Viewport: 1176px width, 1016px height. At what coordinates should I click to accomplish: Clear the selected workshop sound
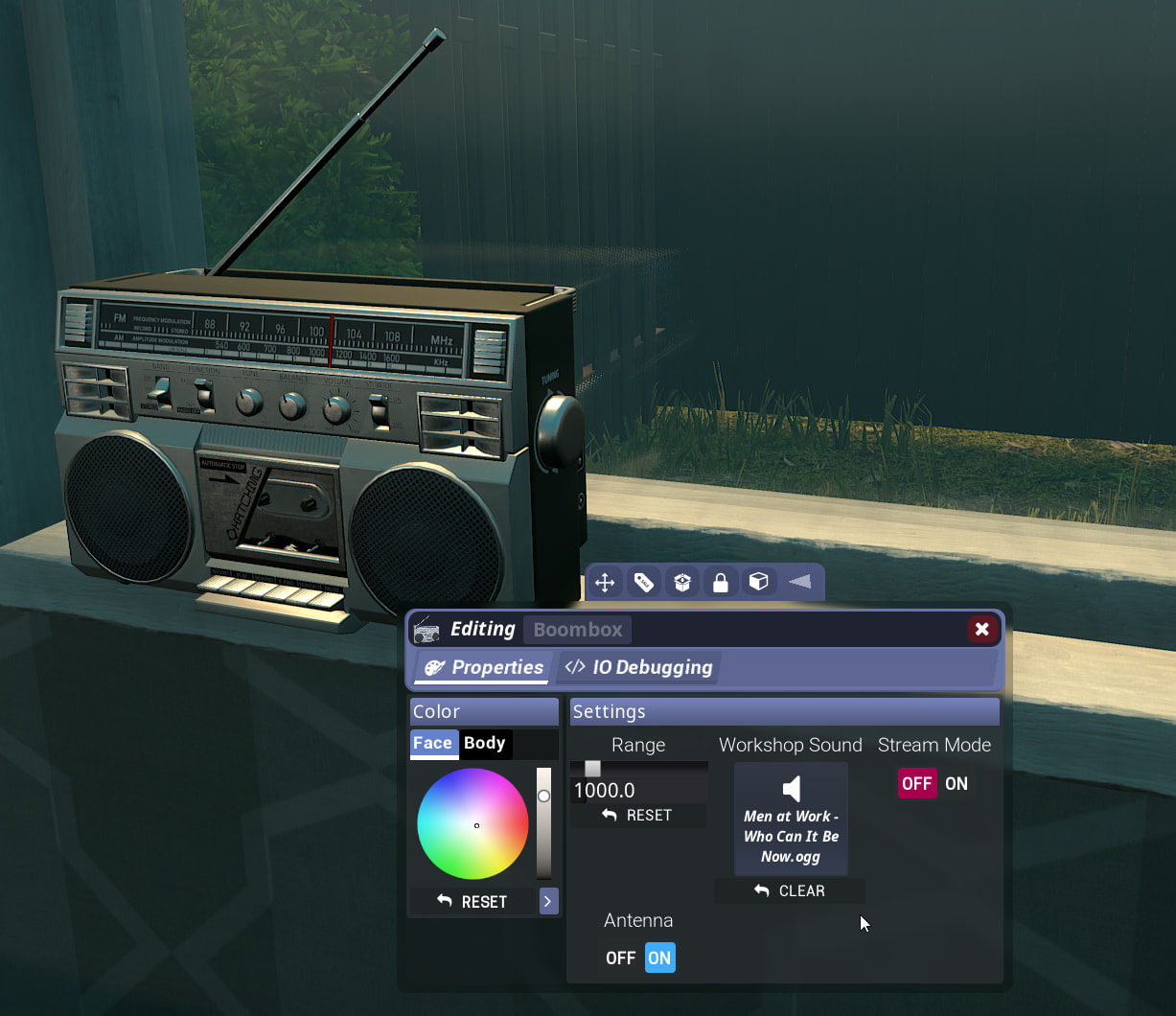tap(790, 890)
